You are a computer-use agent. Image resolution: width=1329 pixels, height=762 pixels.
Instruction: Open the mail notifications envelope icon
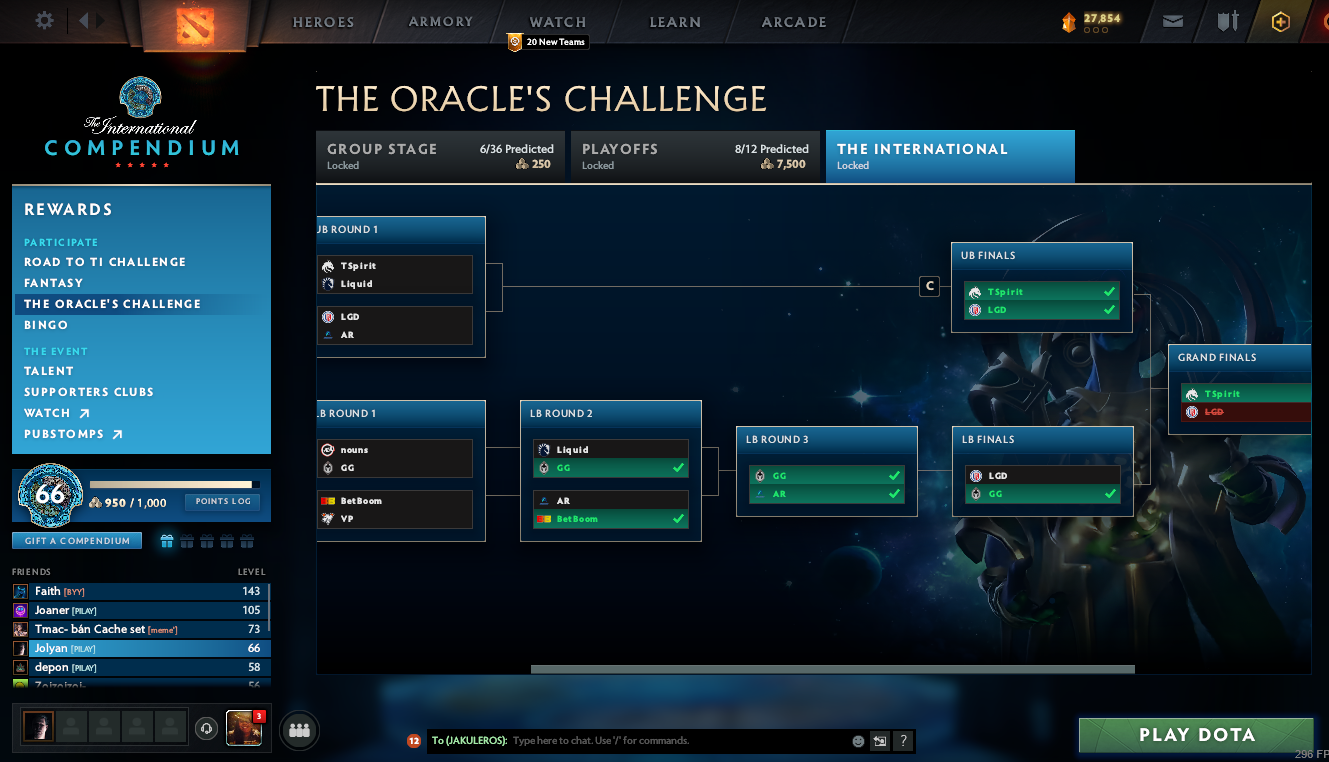point(1172,20)
